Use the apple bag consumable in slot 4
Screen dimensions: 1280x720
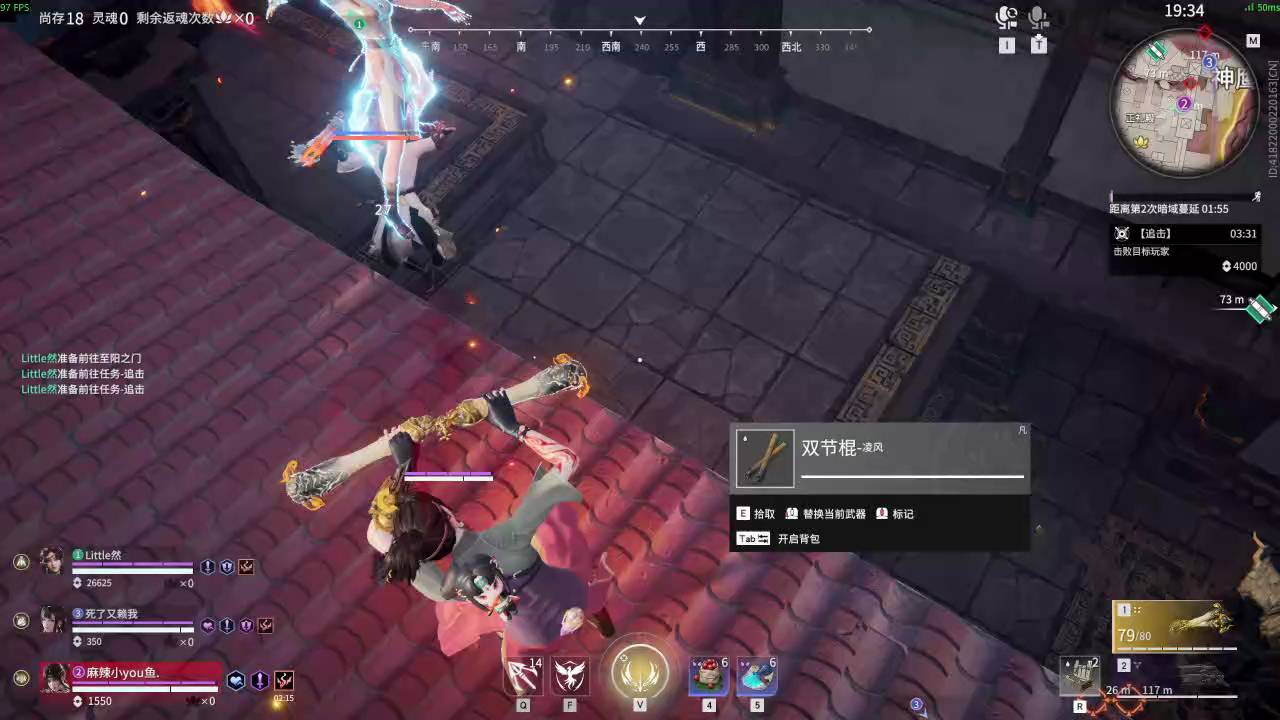click(708, 676)
